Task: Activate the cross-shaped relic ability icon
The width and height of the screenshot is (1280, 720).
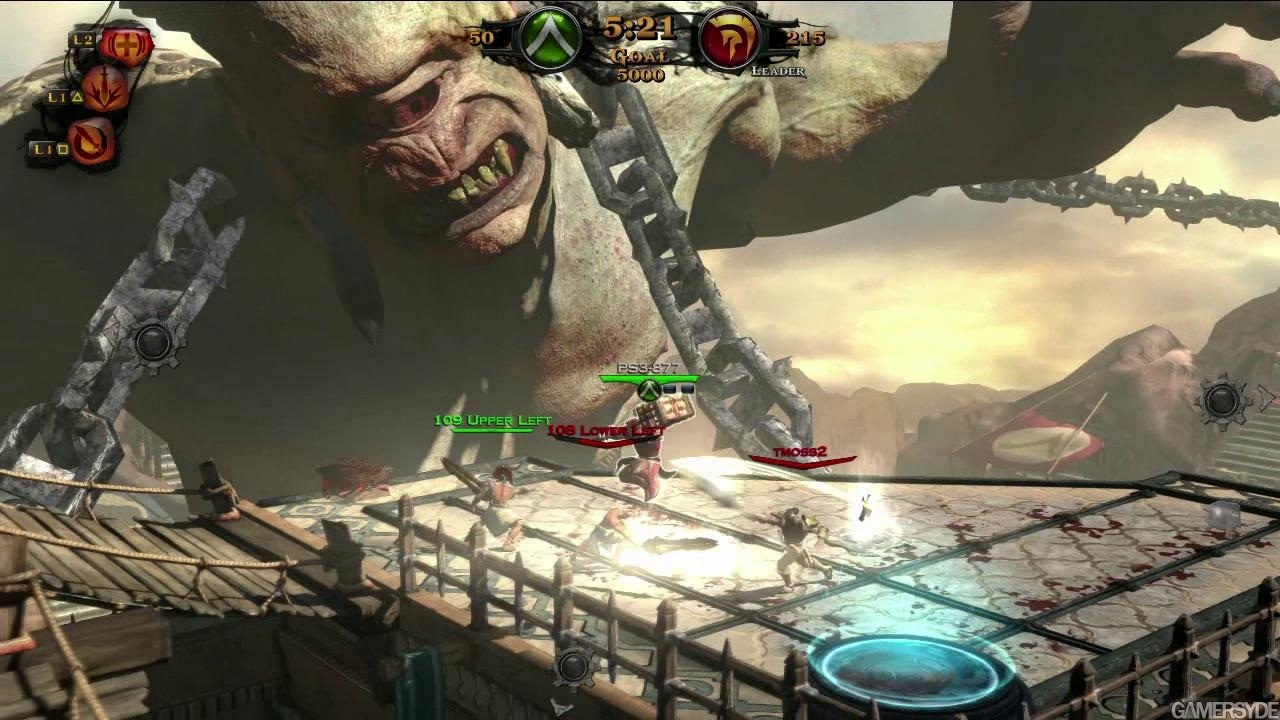Action: (125, 45)
